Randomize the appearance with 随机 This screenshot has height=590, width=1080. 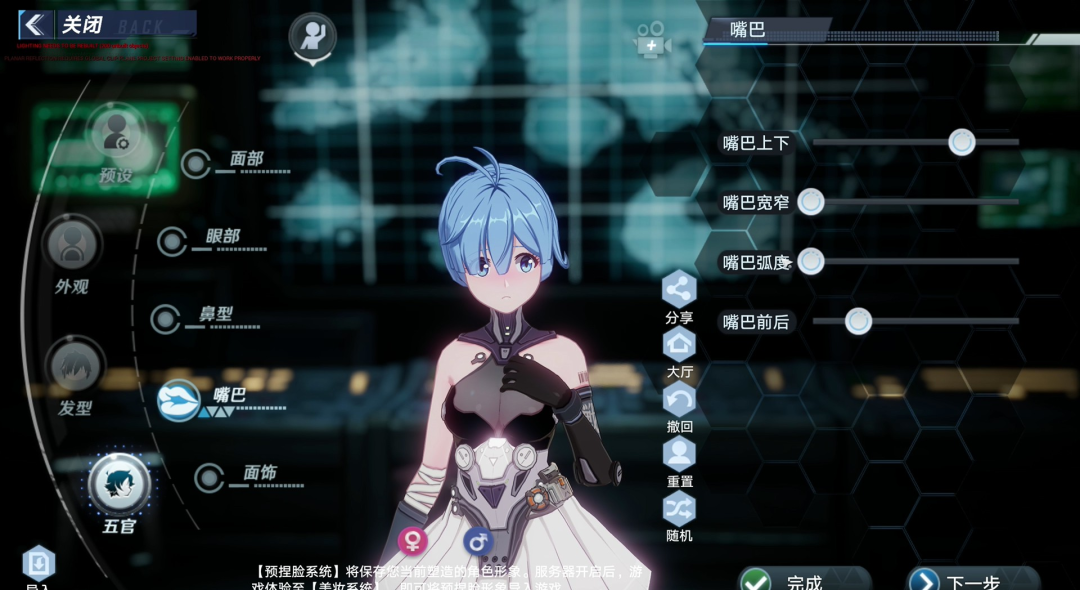coord(679,509)
